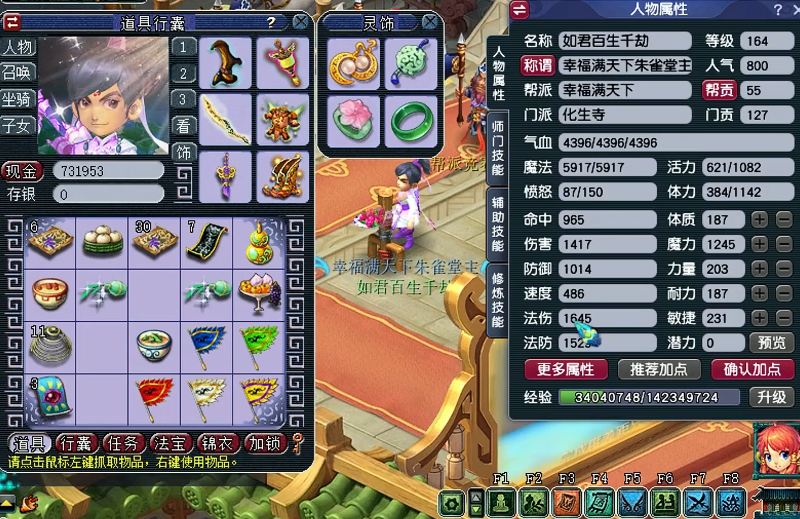
Task: Click the 升级 level-up button
Action: [771, 397]
